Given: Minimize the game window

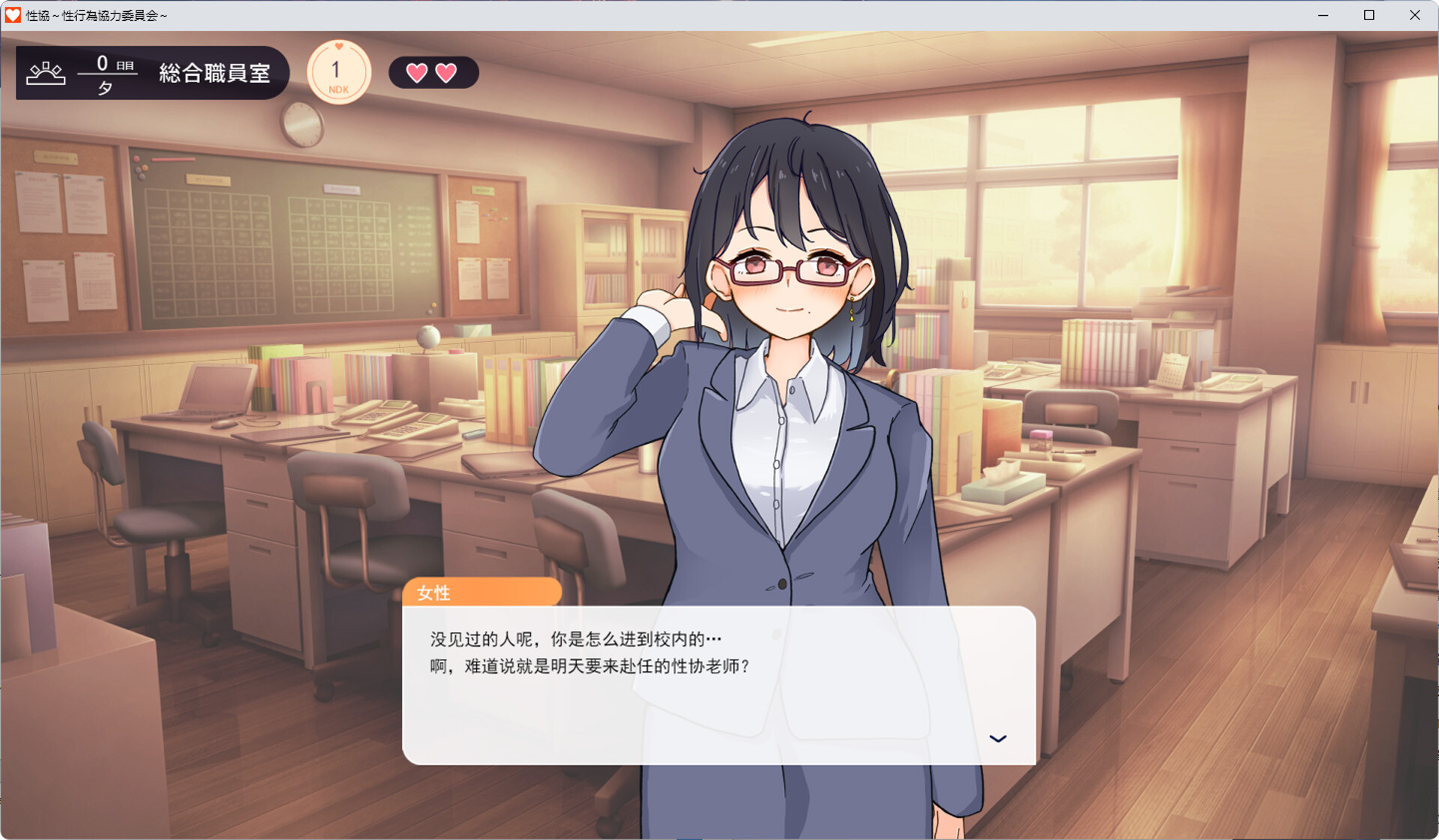Looking at the screenshot, I should tap(1323, 15).
